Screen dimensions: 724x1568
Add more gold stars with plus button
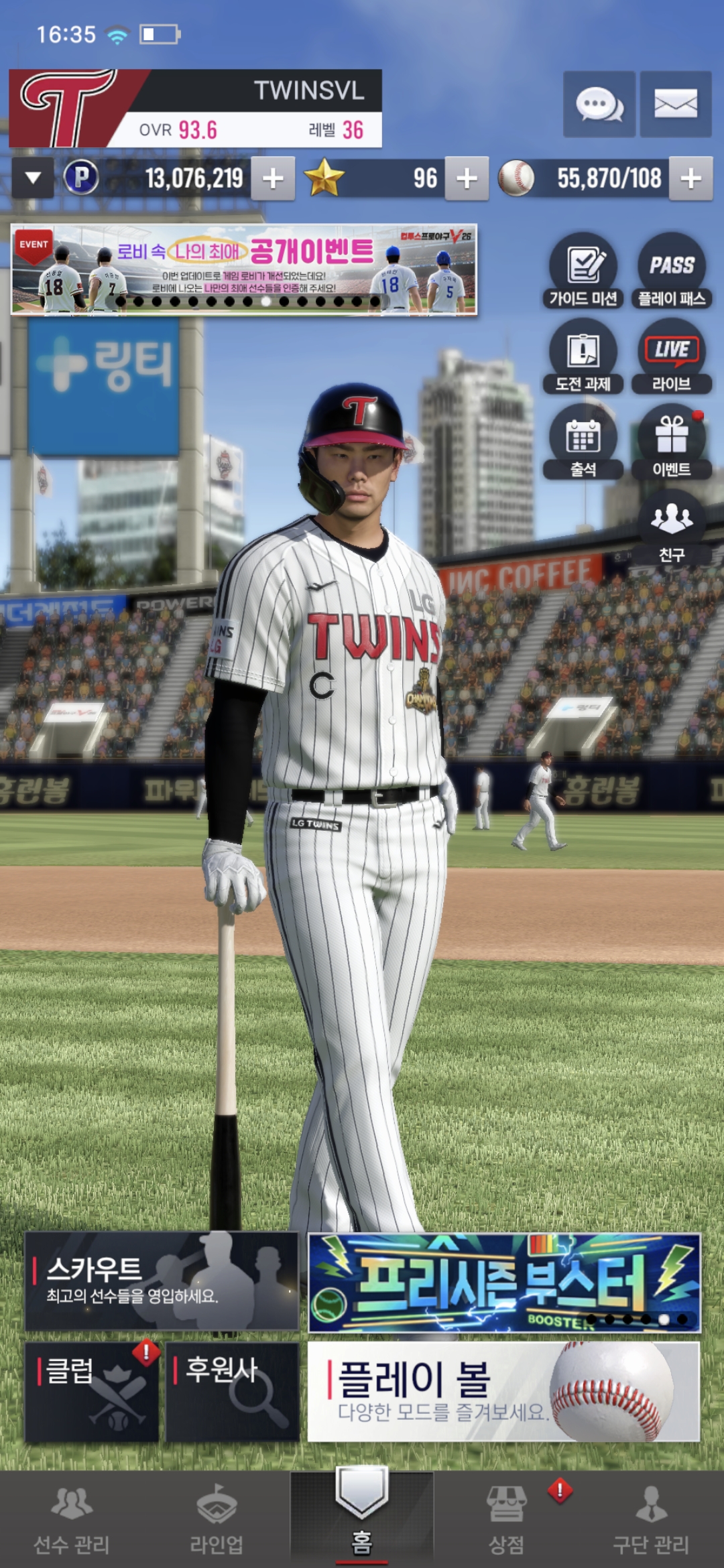467,179
